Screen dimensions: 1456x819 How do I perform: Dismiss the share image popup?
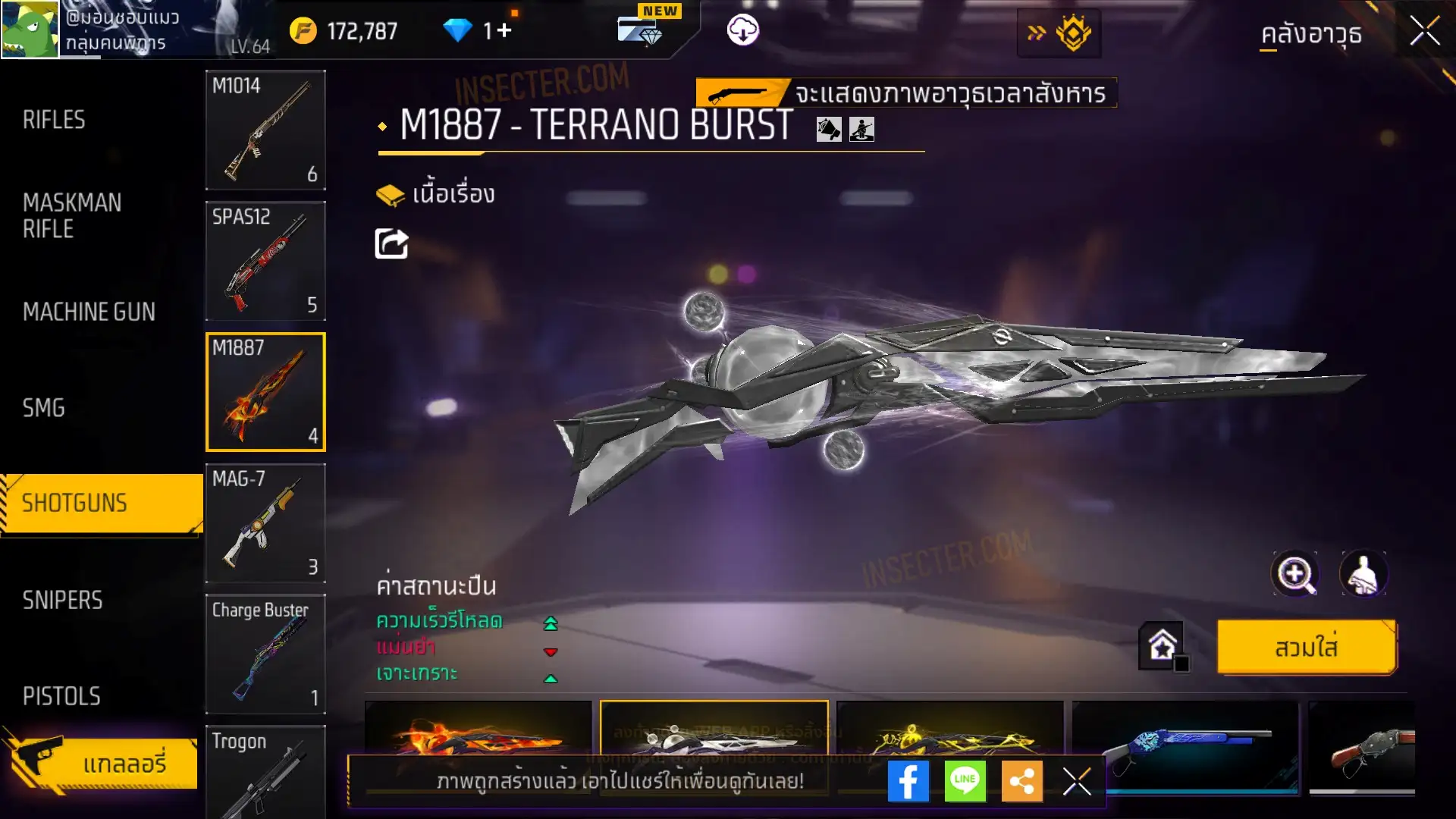pyautogui.click(x=1077, y=781)
